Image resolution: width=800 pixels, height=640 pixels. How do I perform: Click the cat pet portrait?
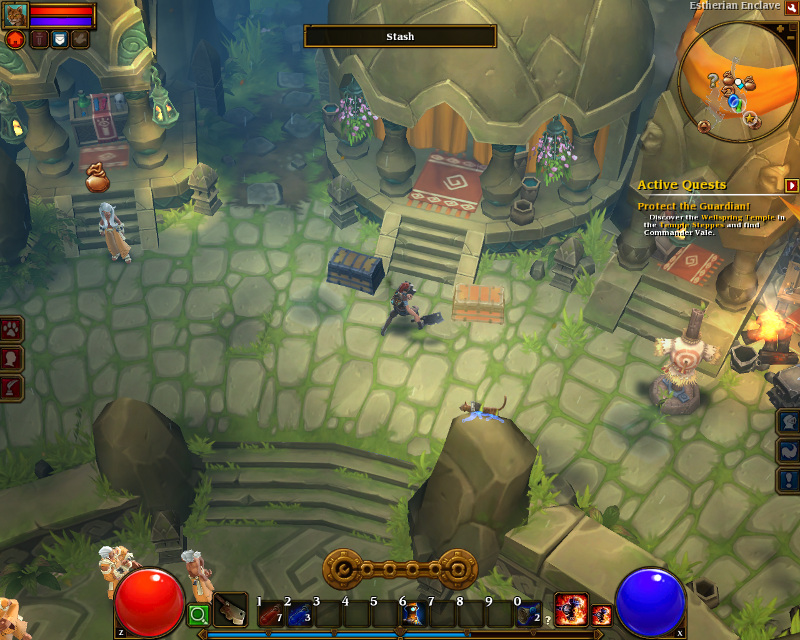(15, 15)
